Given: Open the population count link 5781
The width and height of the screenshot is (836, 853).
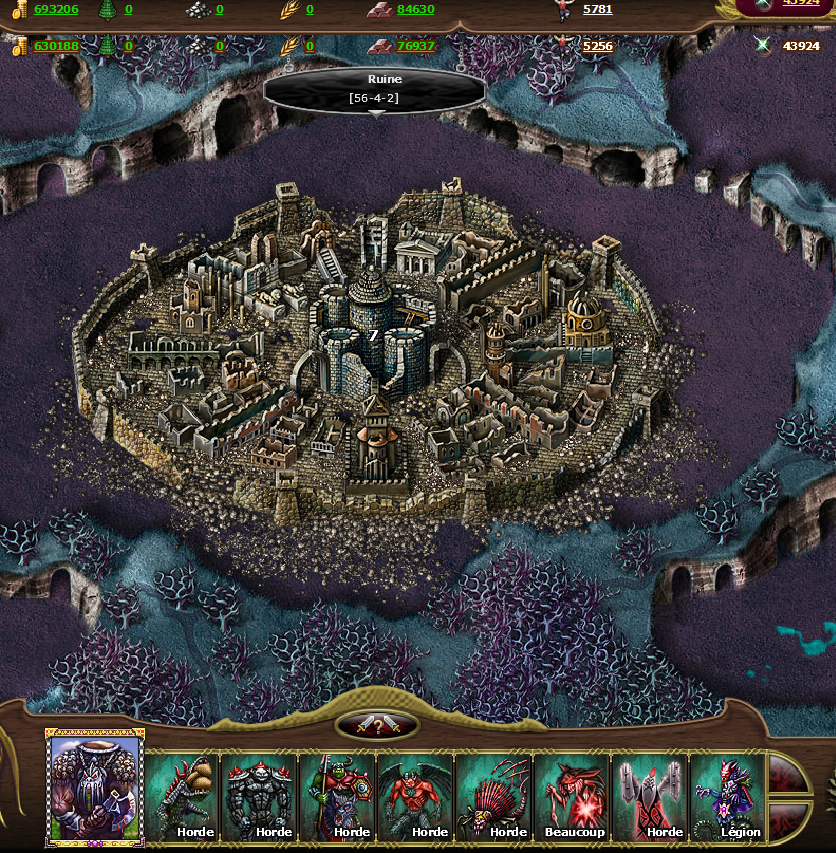Looking at the screenshot, I should click(597, 9).
